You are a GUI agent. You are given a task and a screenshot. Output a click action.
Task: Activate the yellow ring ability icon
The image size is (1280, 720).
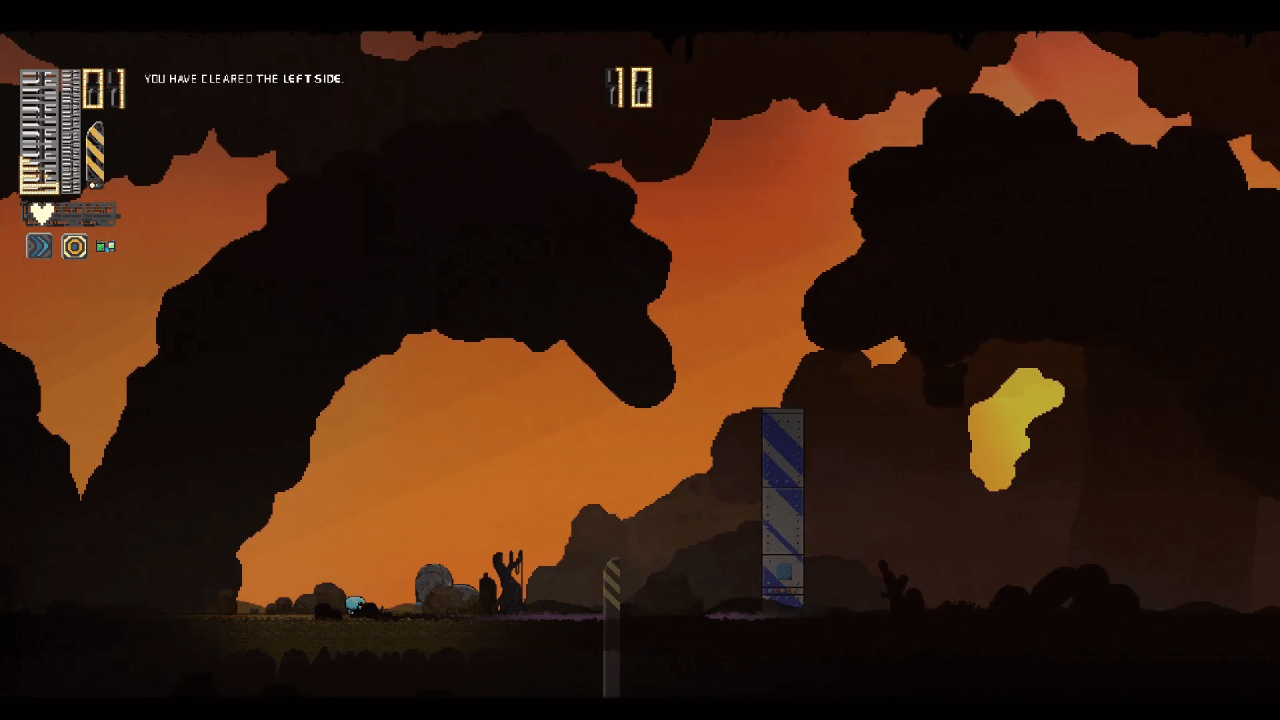[75, 246]
